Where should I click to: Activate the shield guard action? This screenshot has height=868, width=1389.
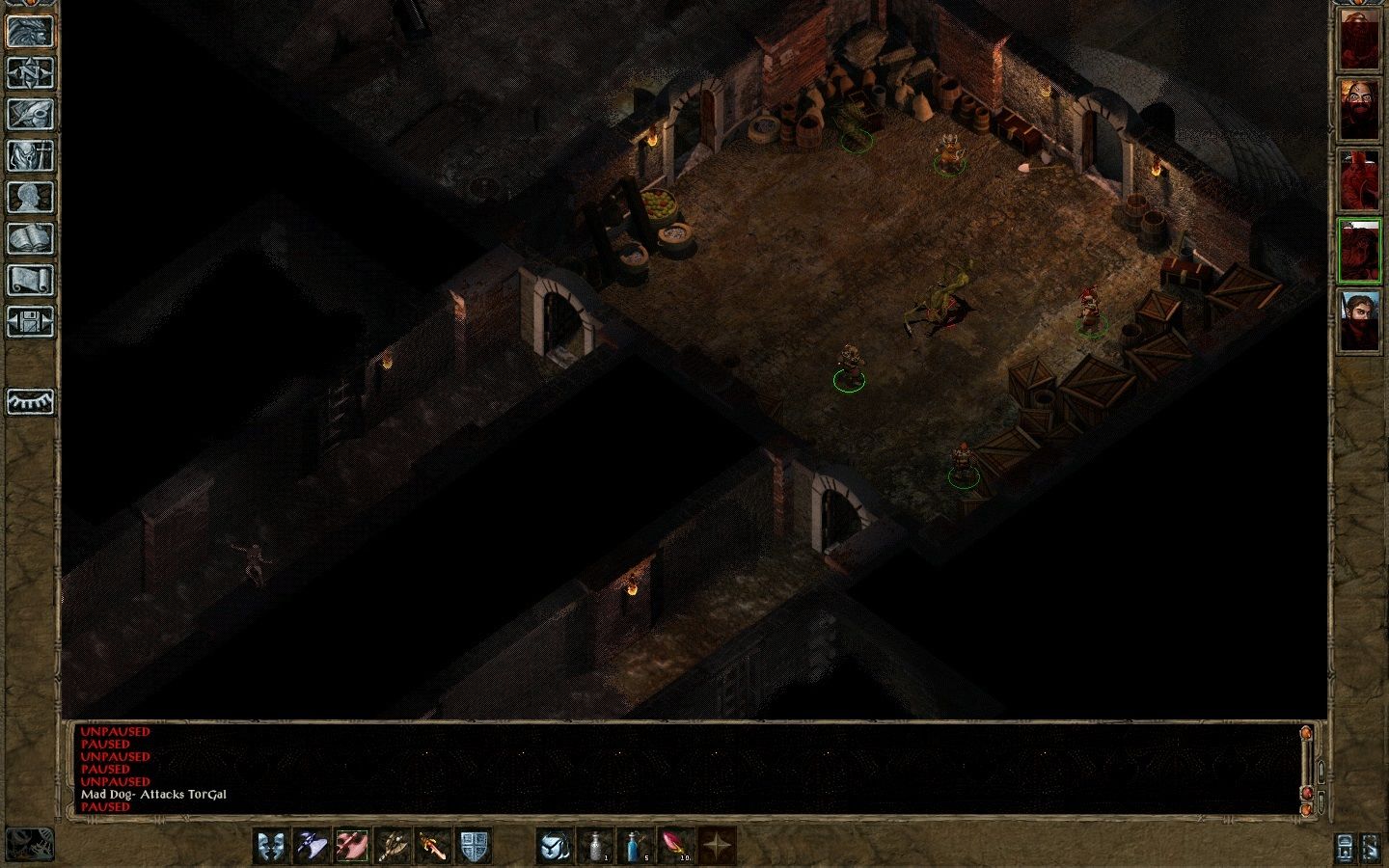tap(474, 846)
